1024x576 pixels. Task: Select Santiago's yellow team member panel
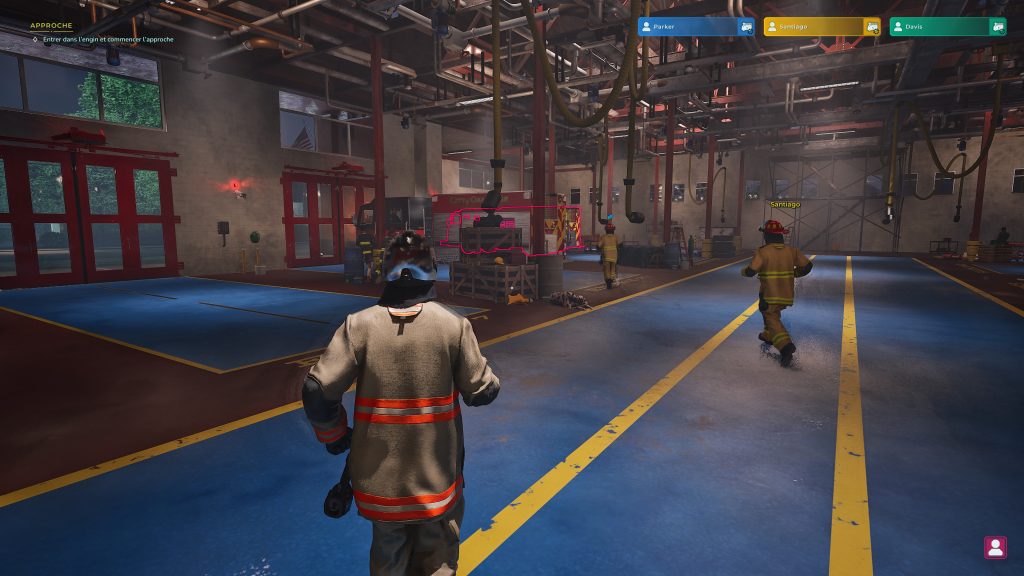pyautogui.click(x=814, y=27)
